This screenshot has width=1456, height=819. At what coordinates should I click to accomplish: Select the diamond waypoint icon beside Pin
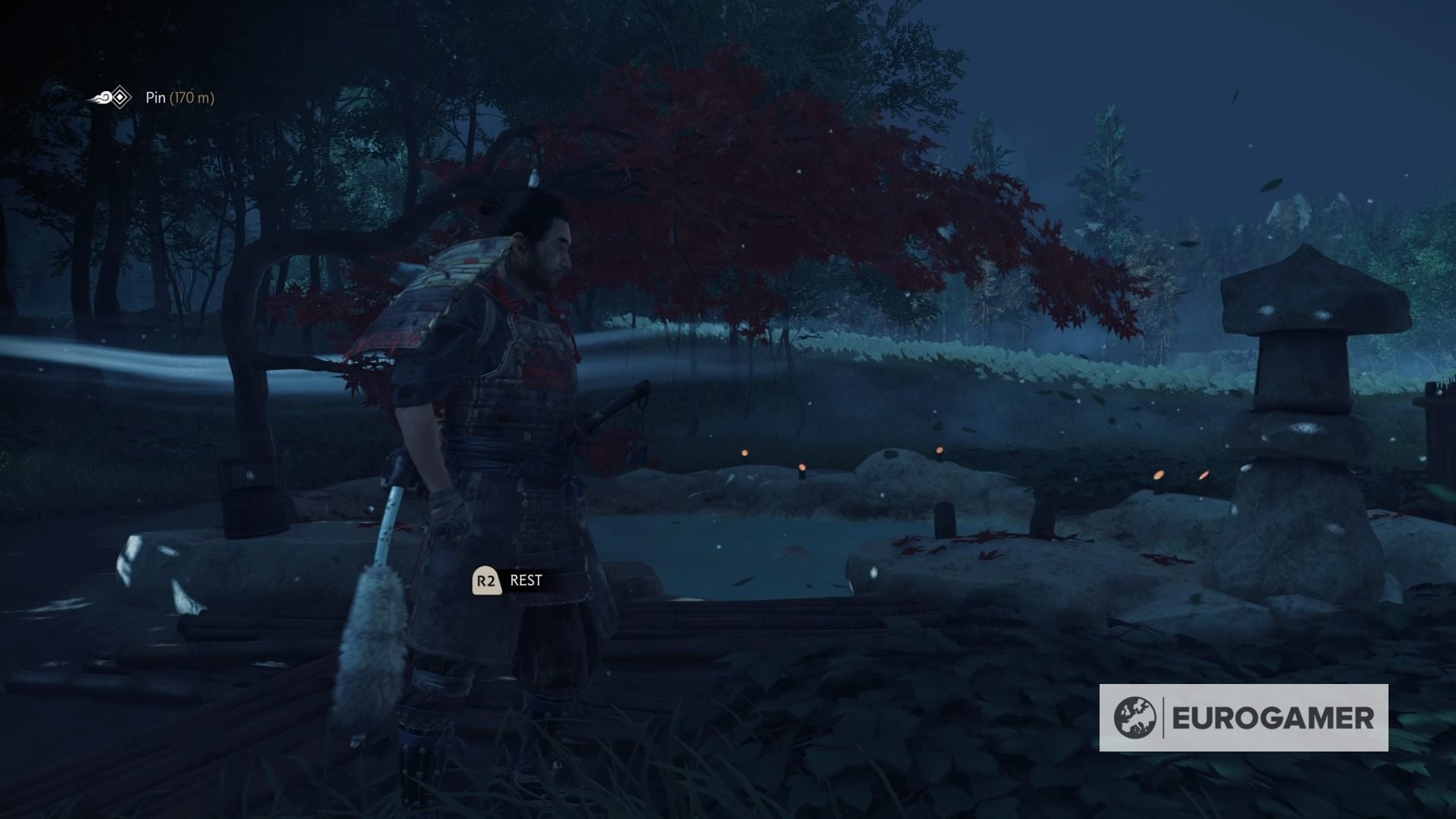coord(121,97)
